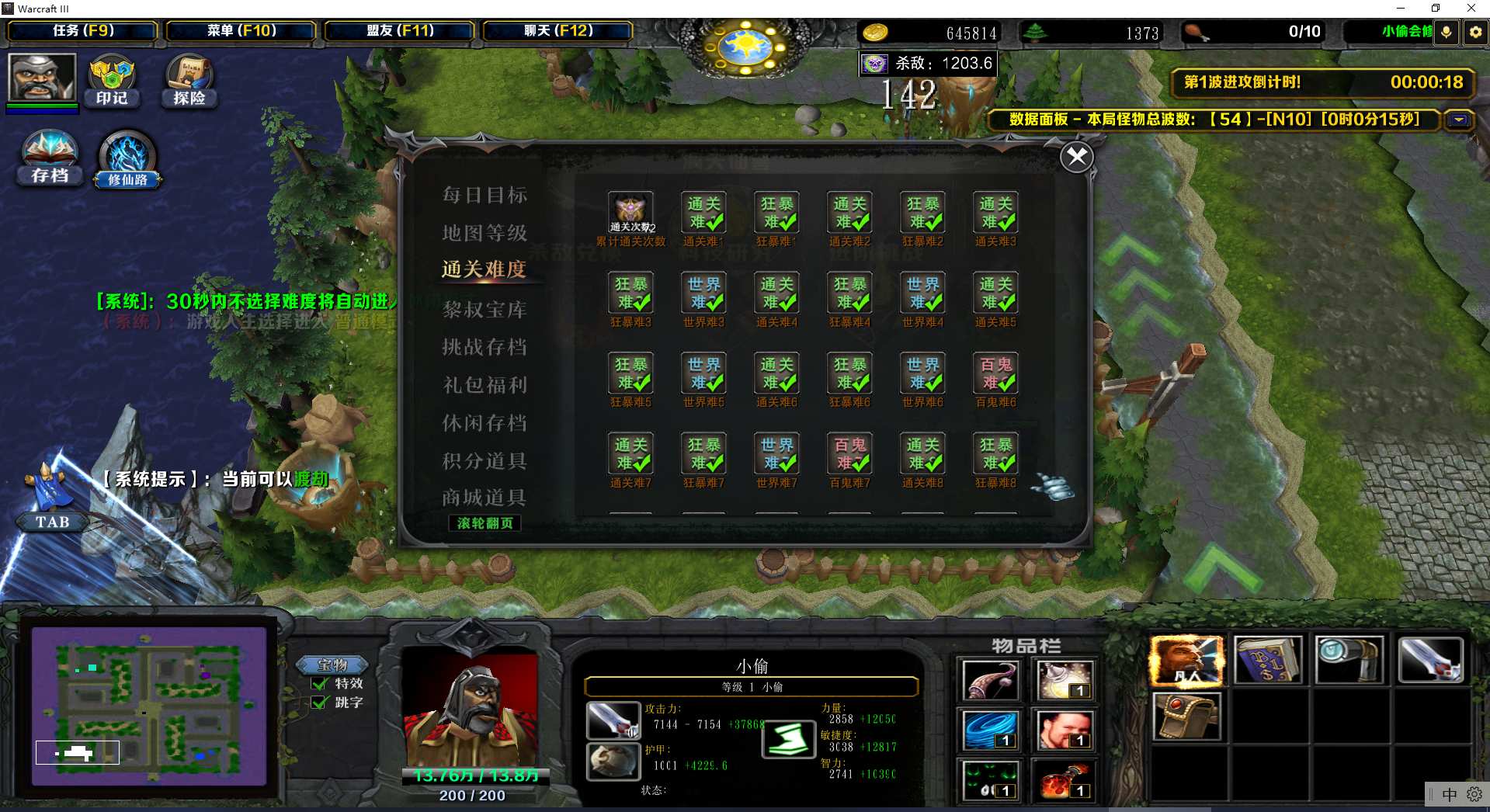Open the 探险 adventure icon
The image size is (1490, 812).
pyautogui.click(x=189, y=80)
